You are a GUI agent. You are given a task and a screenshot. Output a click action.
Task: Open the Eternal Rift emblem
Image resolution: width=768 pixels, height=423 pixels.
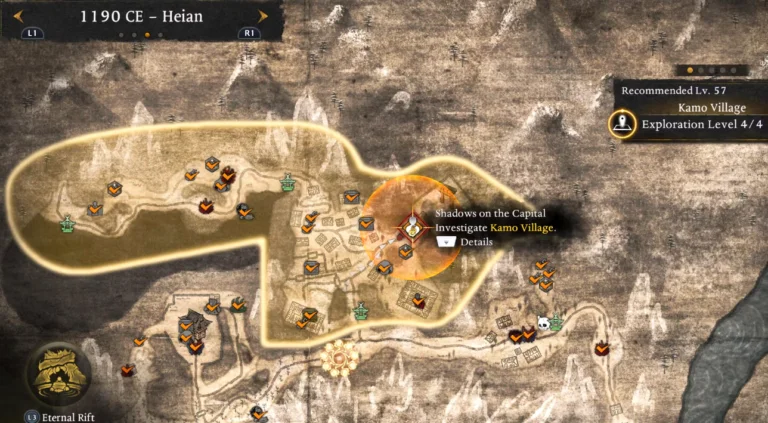click(58, 373)
